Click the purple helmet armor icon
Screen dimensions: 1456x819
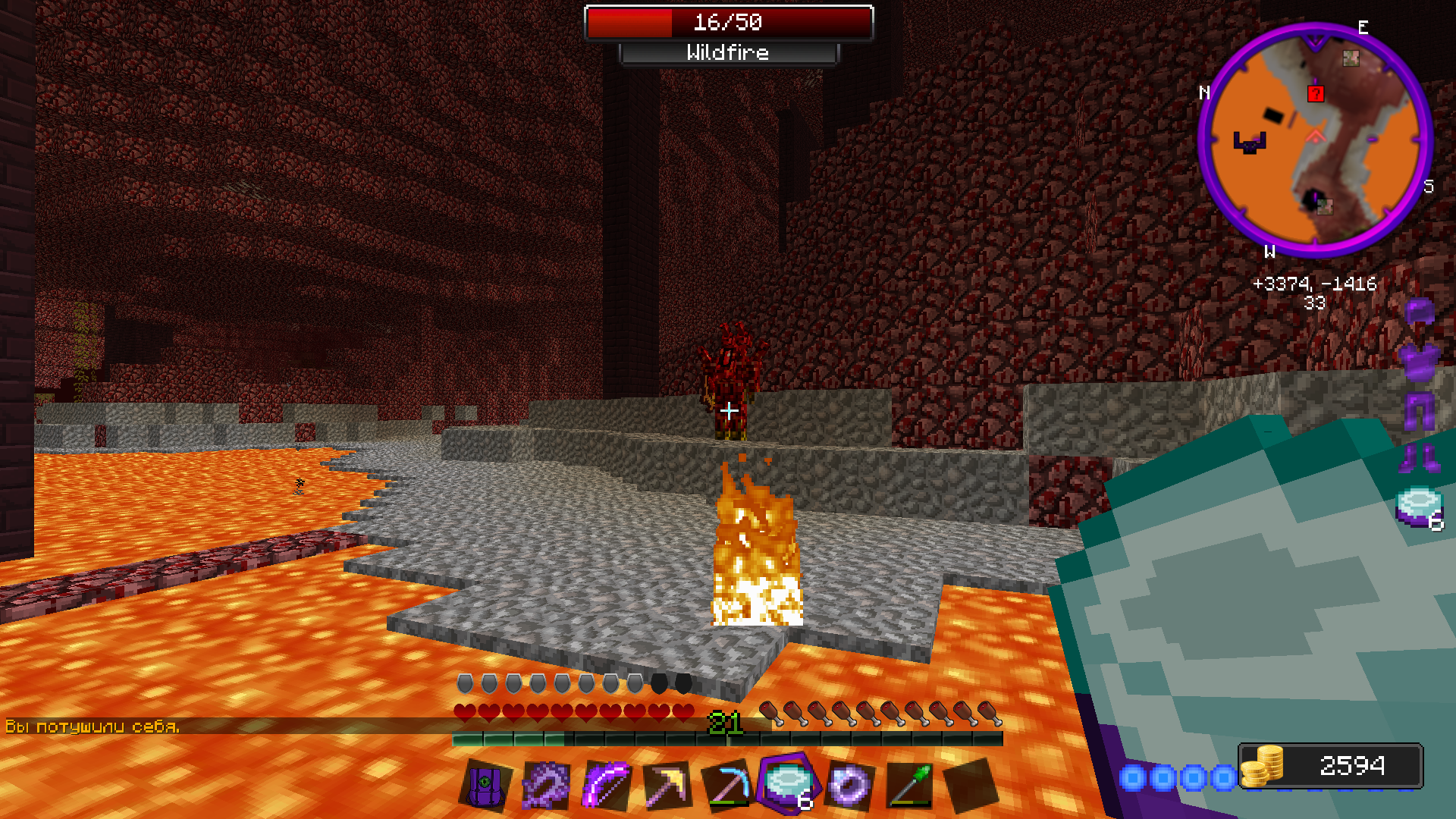click(1420, 312)
